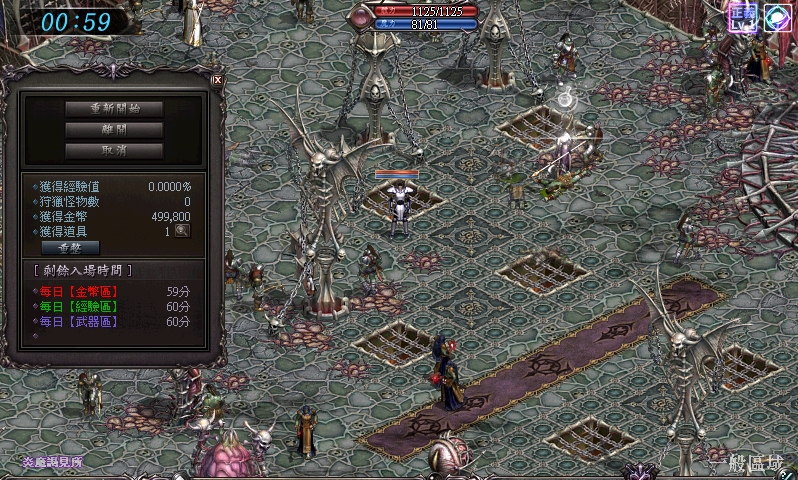The image size is (798, 480).
Task: Click the 重新開始 (restart) button
Action: 114,108
